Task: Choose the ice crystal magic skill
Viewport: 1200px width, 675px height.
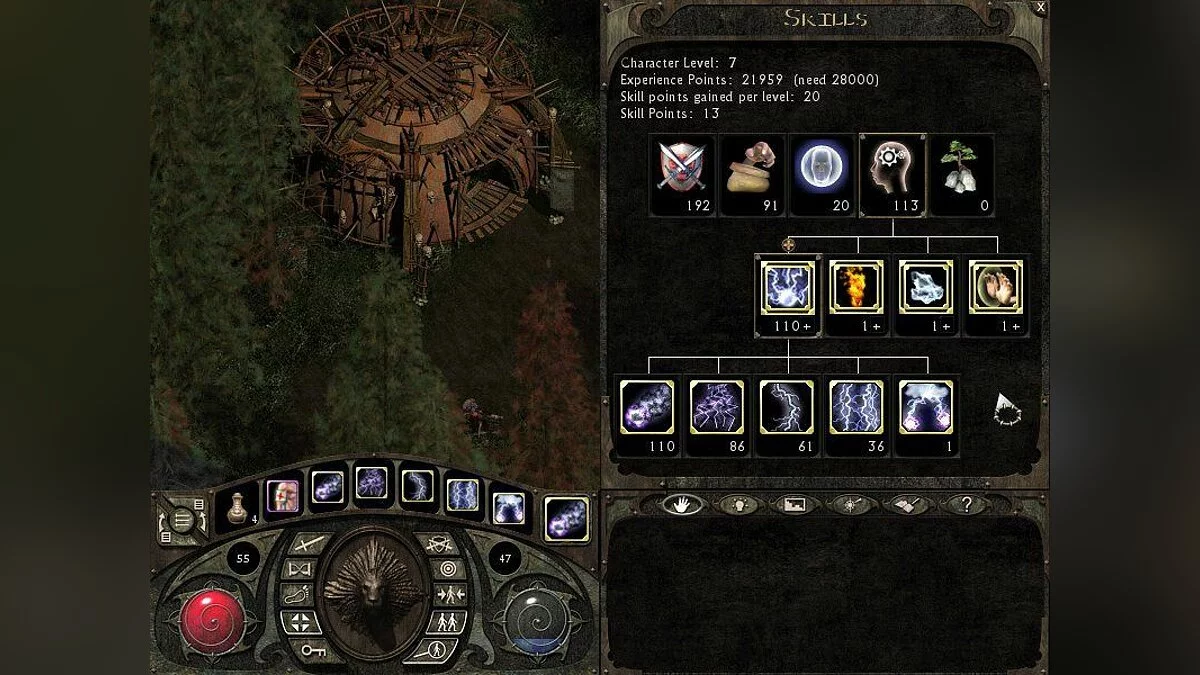Action: [927, 287]
